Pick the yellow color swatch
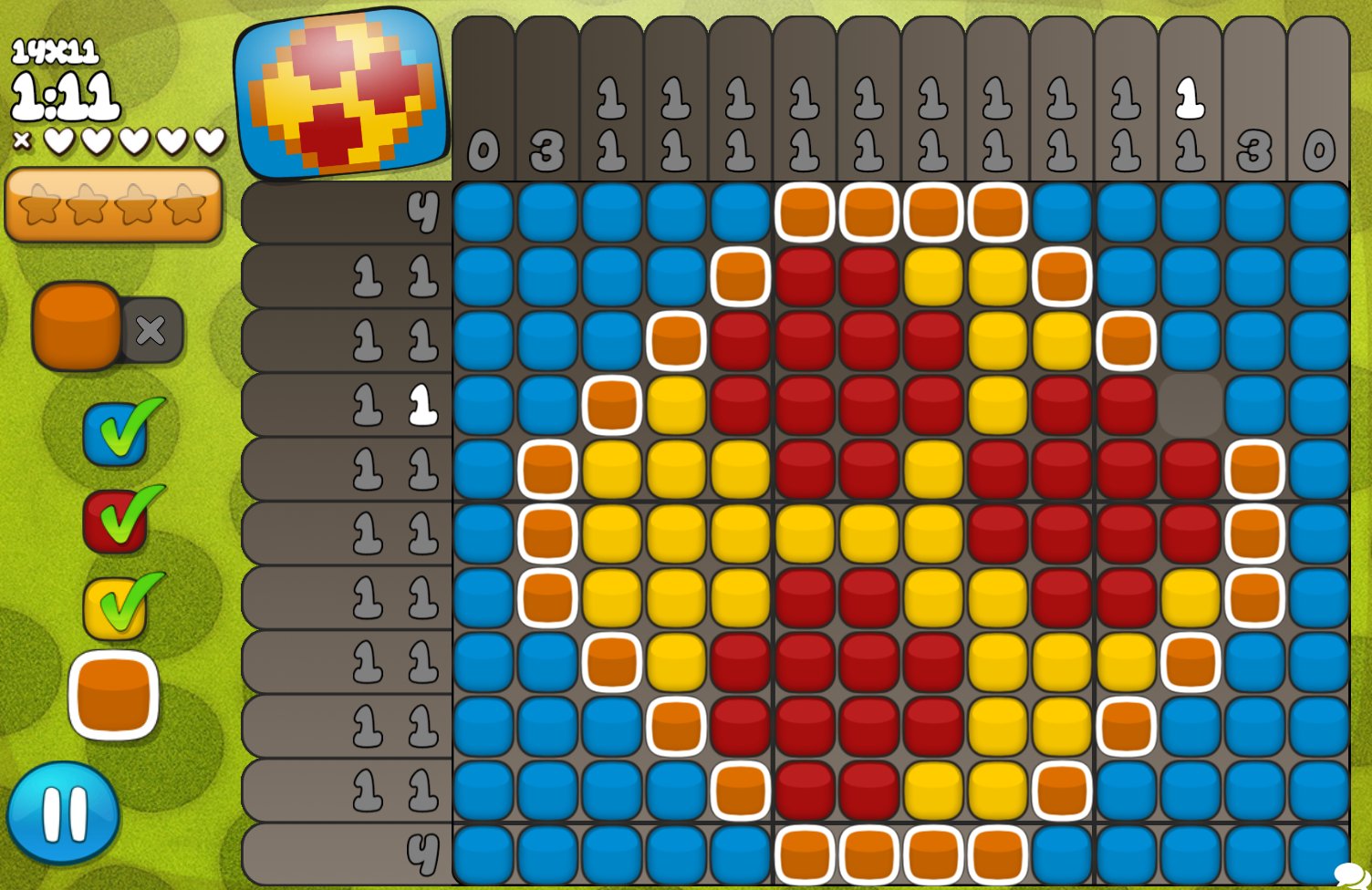This screenshot has width=1372, height=890. pos(116,608)
